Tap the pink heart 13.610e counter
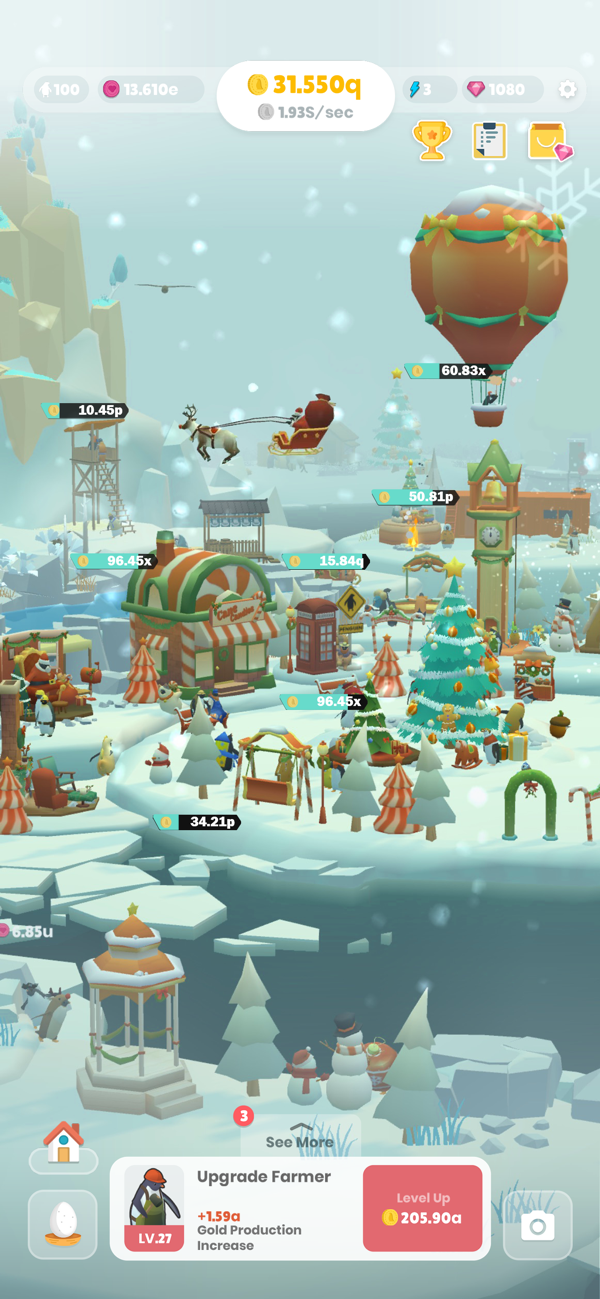600x1299 pixels. coord(150,90)
